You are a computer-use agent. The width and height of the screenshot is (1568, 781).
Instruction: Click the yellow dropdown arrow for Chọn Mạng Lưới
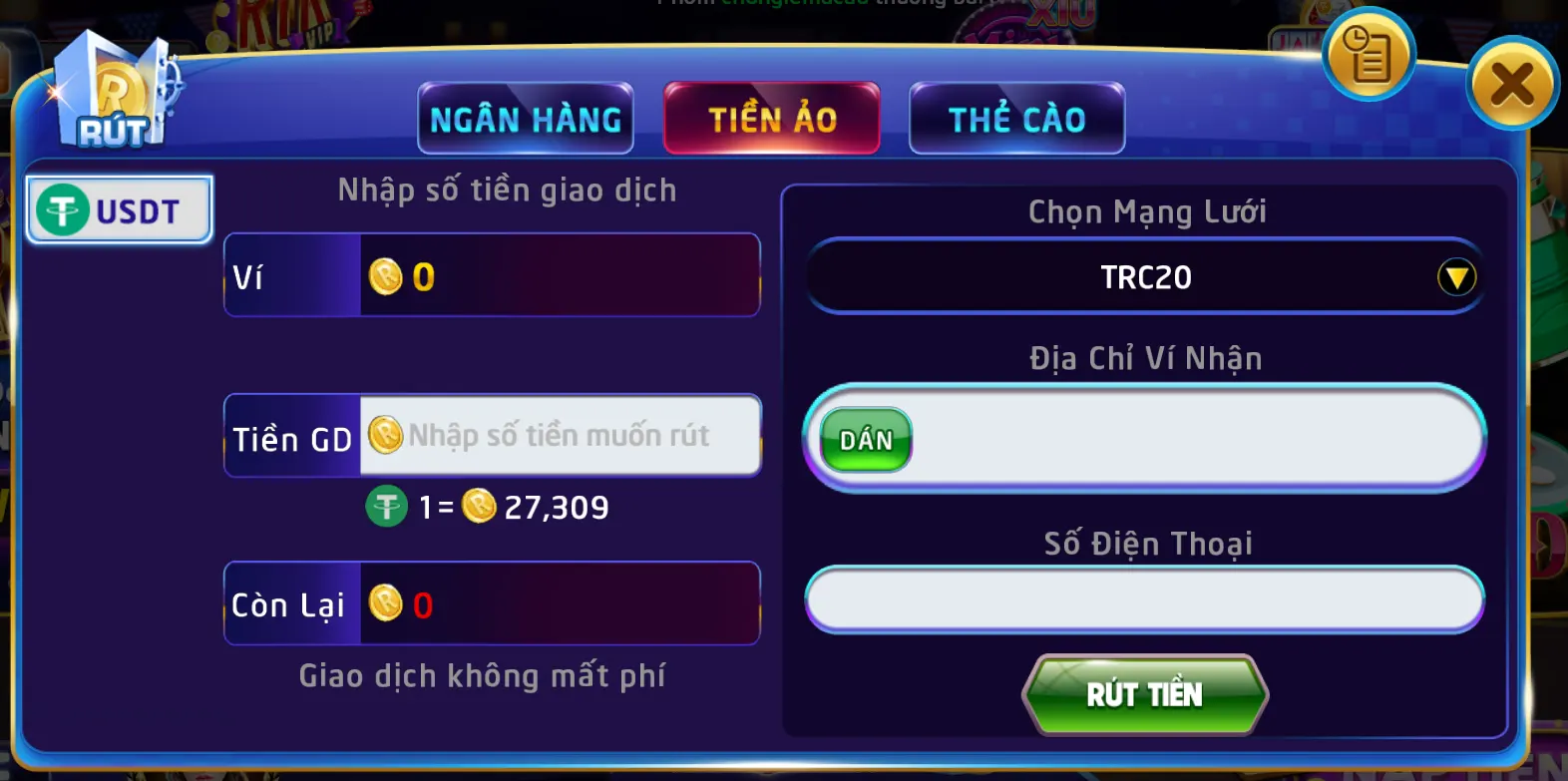click(1458, 276)
